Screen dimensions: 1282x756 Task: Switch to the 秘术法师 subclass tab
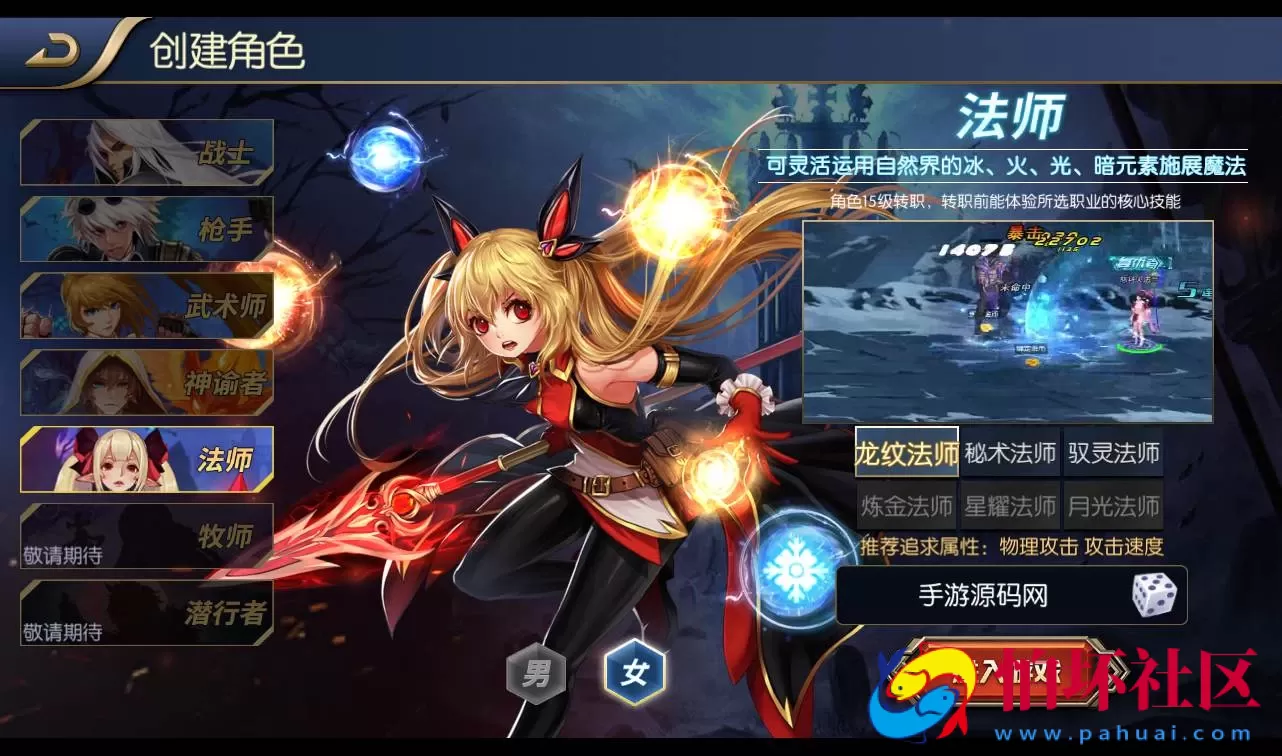[1010, 452]
